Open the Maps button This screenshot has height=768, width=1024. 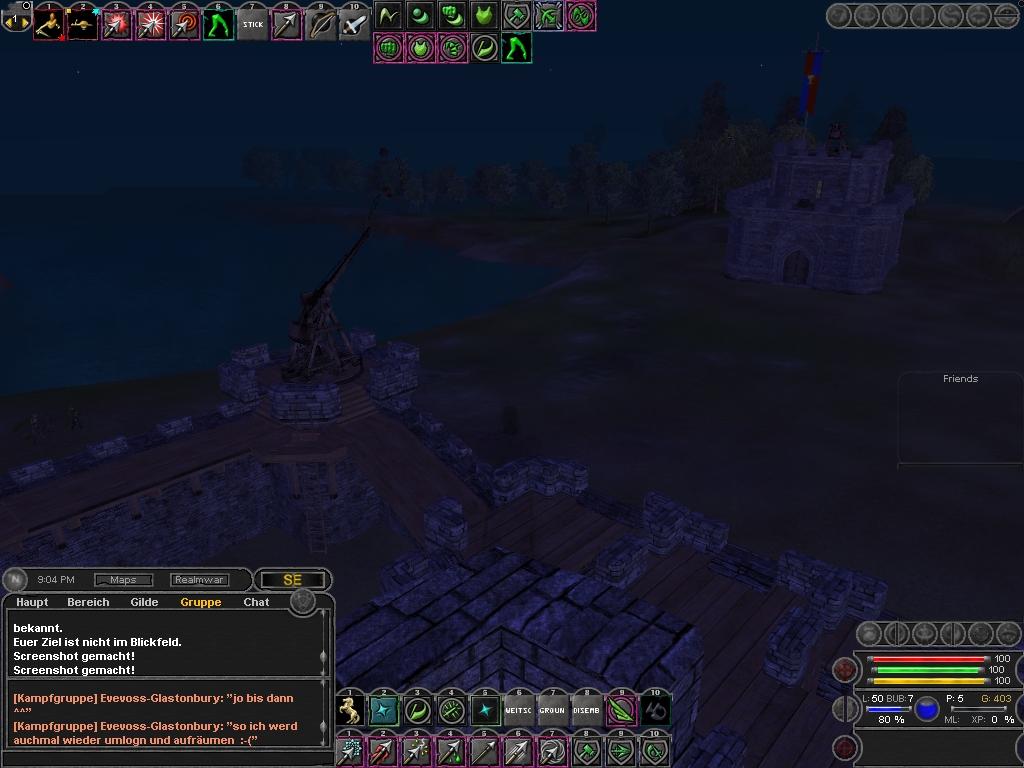point(123,580)
